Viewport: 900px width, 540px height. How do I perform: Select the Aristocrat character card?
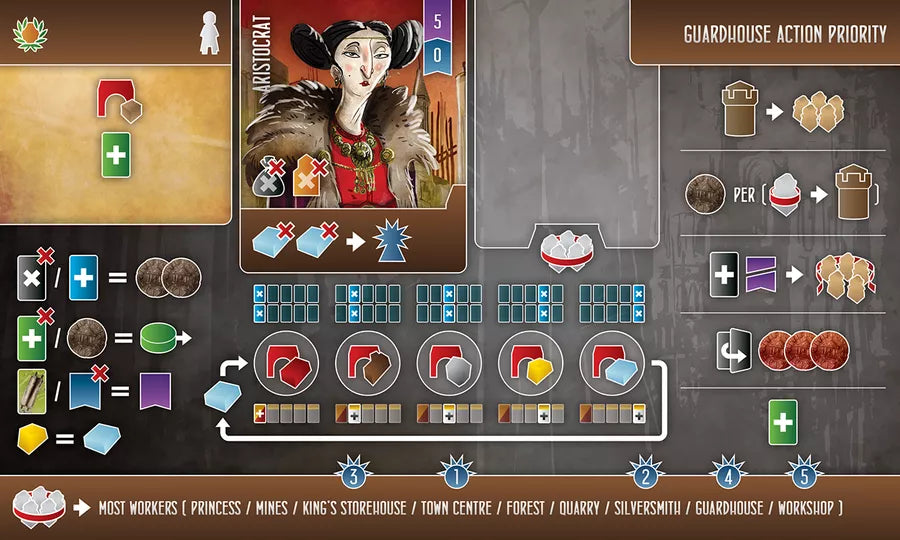[x=353, y=135]
